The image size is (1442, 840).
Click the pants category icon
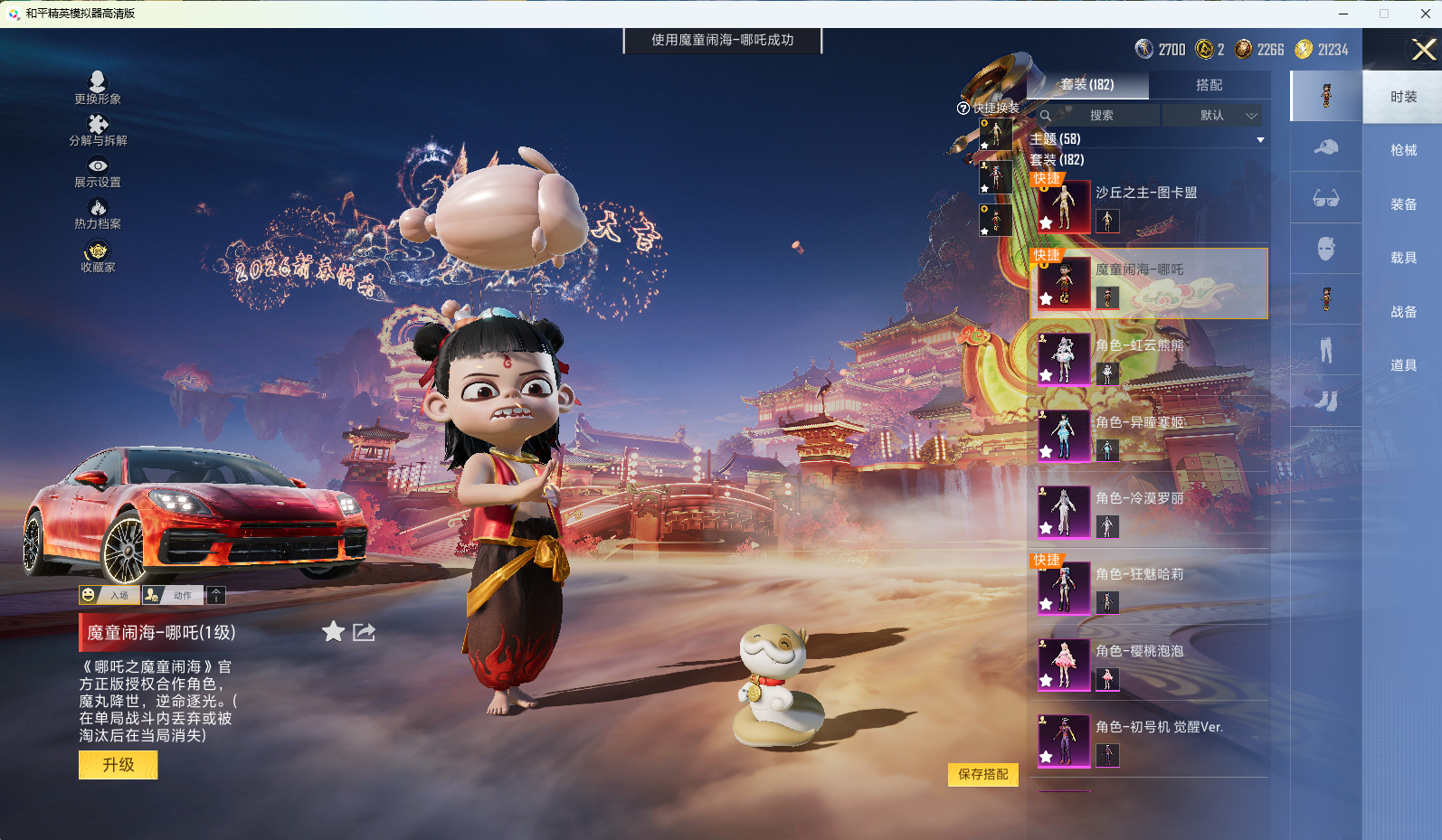[x=1325, y=349]
